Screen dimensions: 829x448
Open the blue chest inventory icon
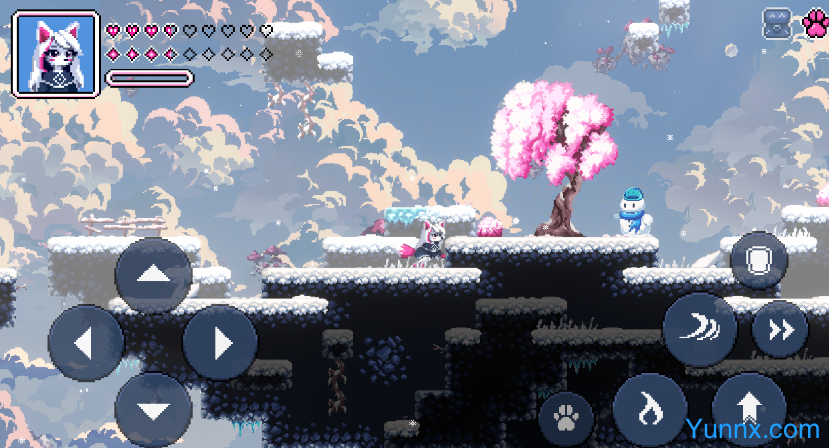(x=777, y=24)
